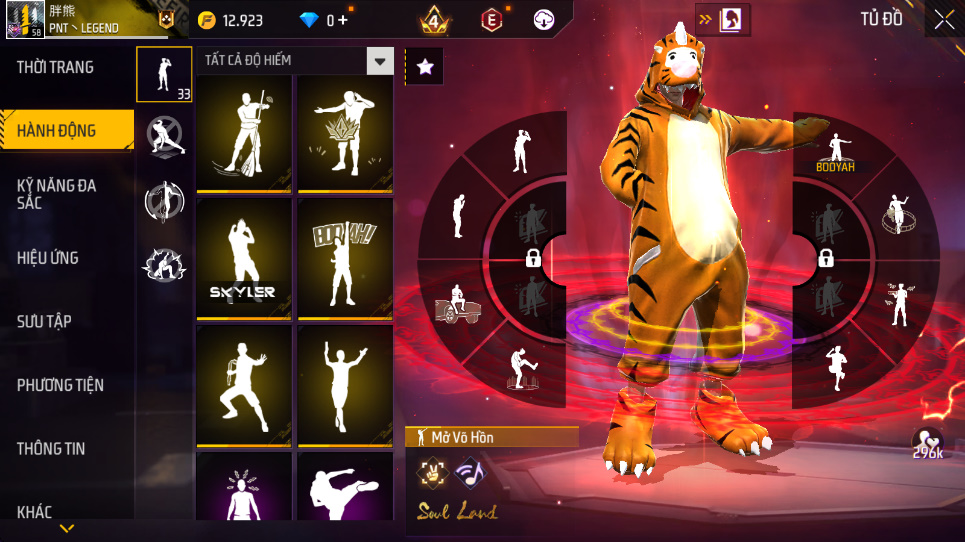The image size is (965, 542).
Task: Select the Skyler emote thumbnail
Action: click(x=243, y=257)
